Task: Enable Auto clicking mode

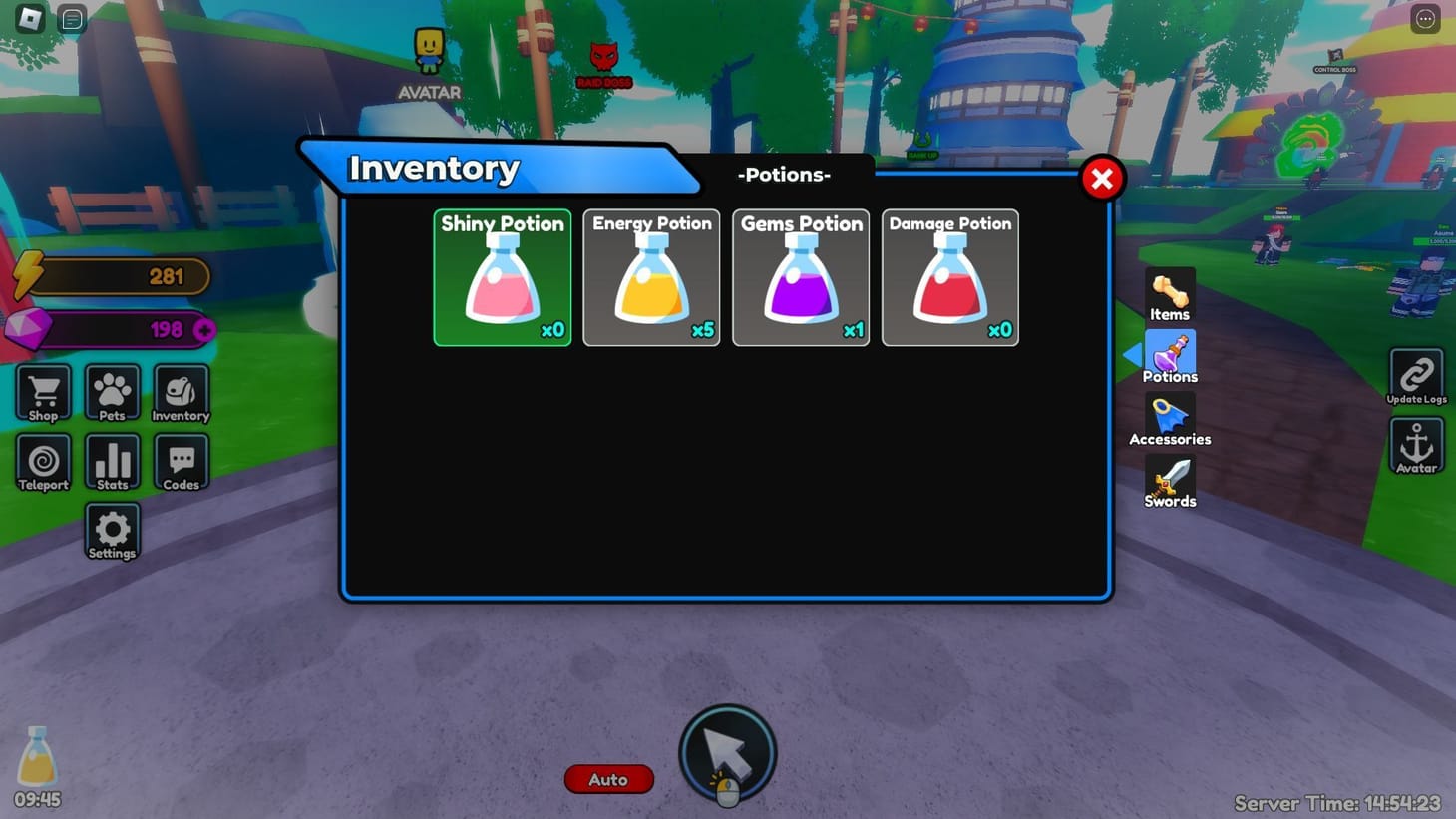Action: (x=608, y=779)
